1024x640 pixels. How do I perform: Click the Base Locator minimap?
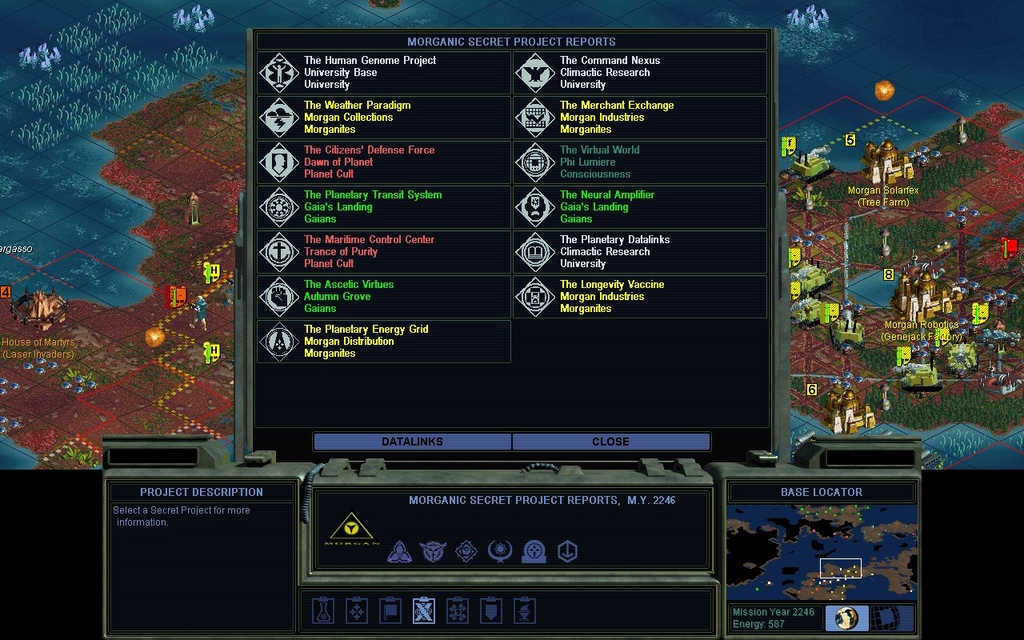tap(821, 552)
